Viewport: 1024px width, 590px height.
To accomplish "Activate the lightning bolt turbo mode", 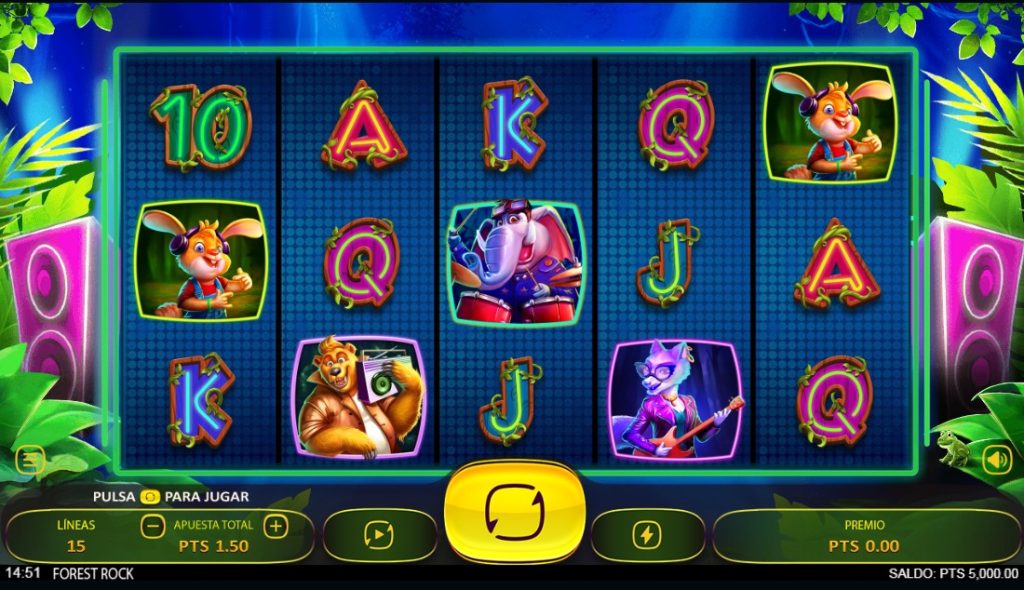I will pos(647,536).
